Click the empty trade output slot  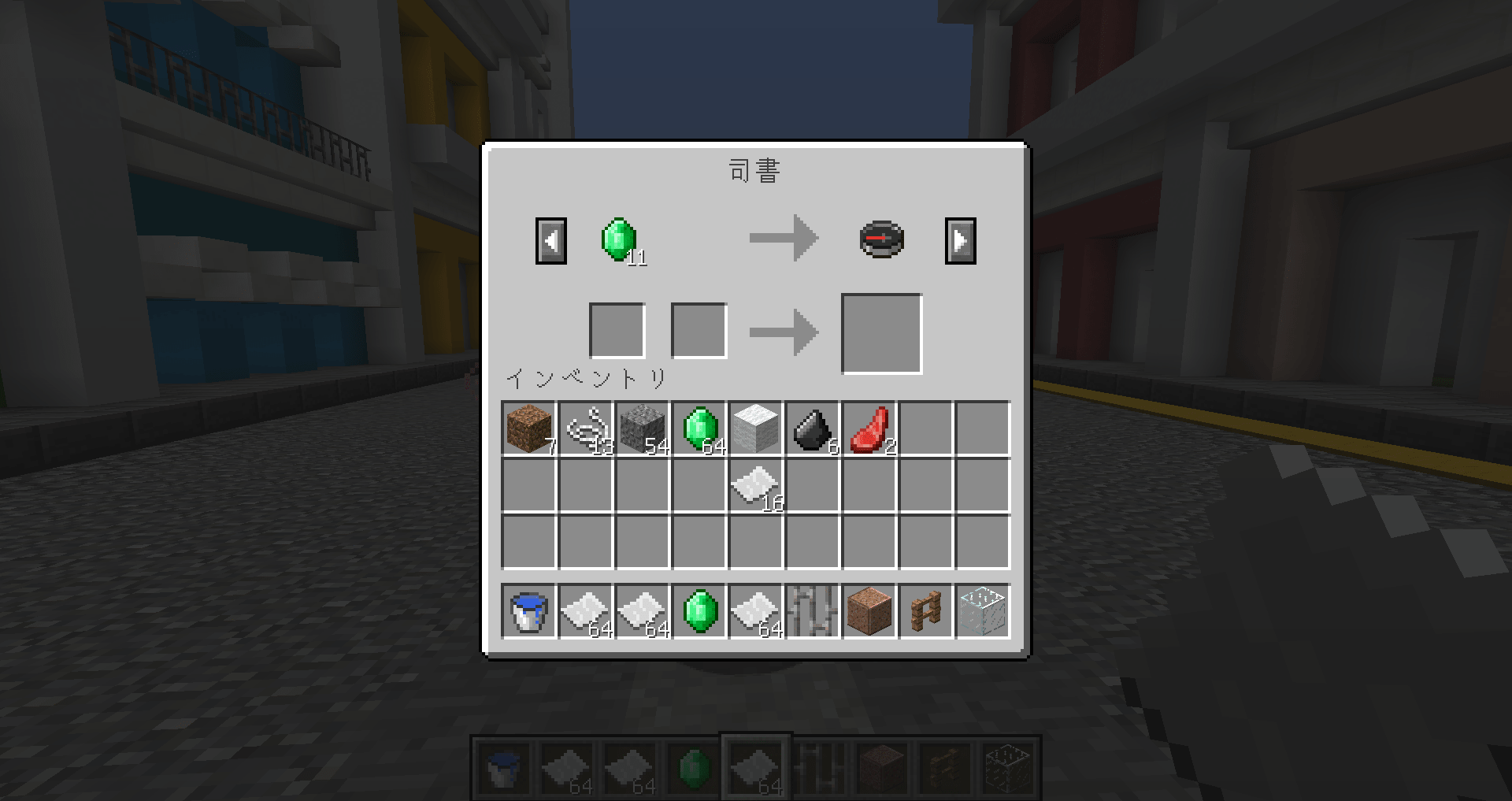coord(881,331)
